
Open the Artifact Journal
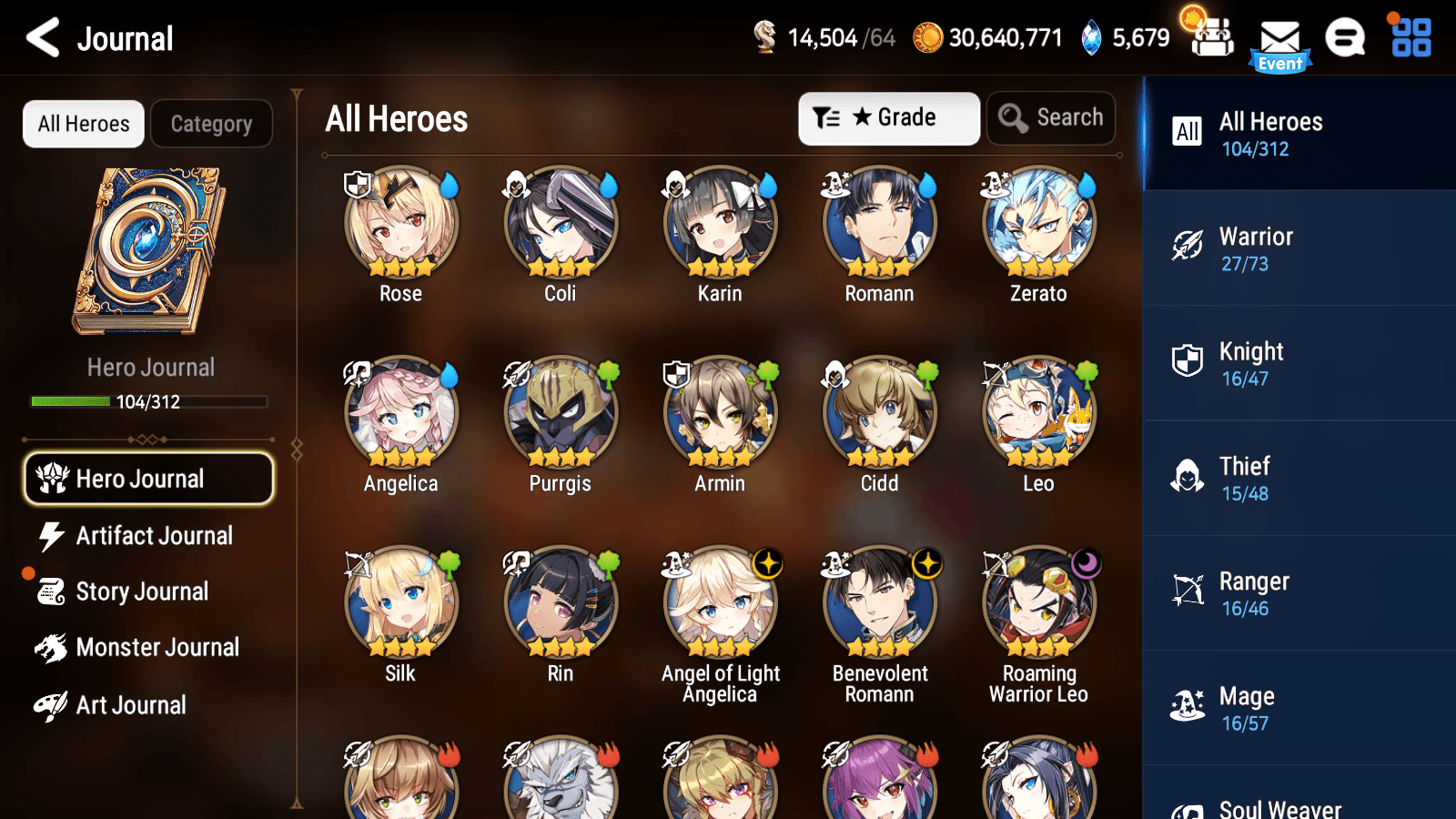pos(155,536)
